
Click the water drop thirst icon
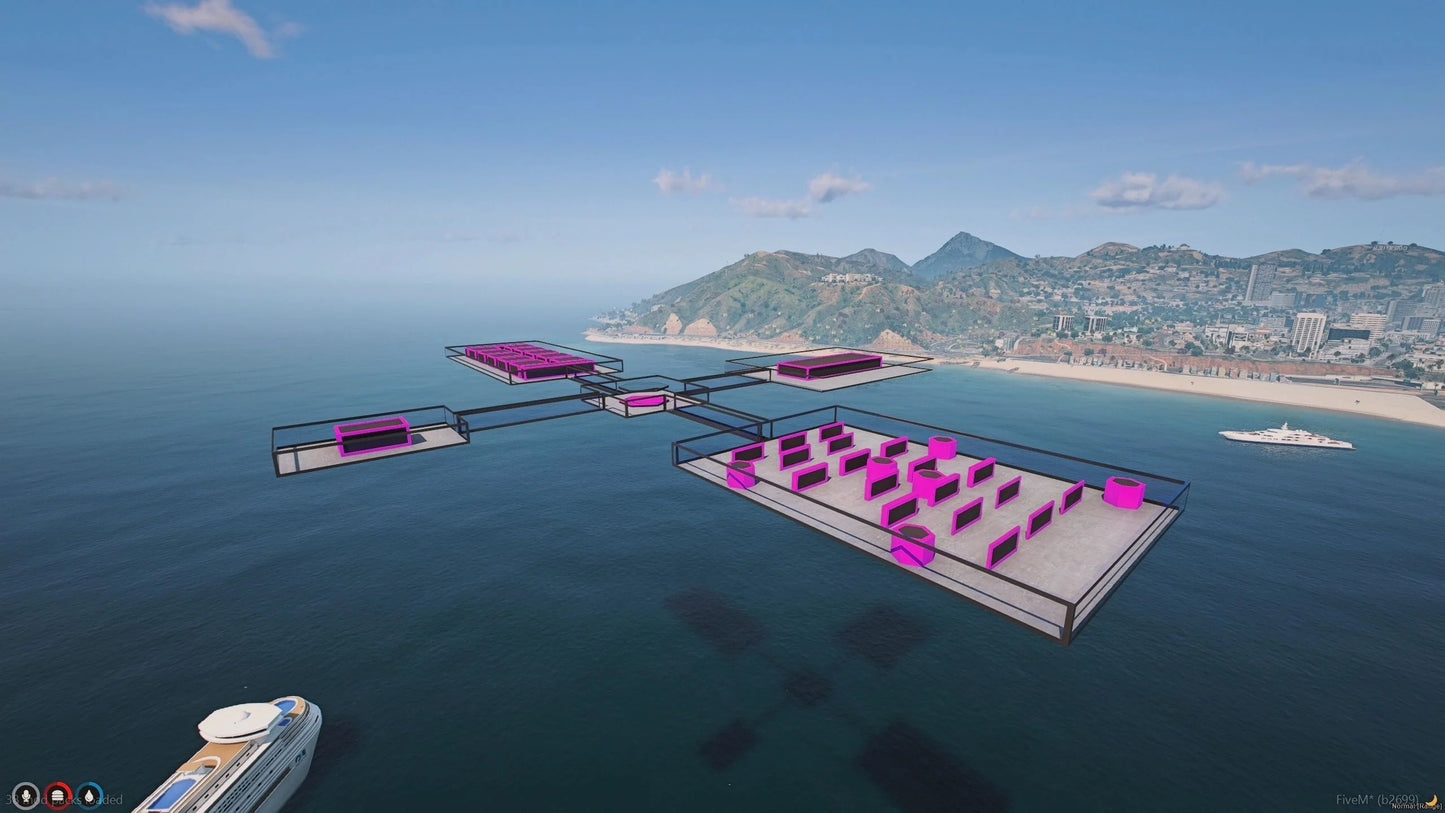[x=90, y=796]
